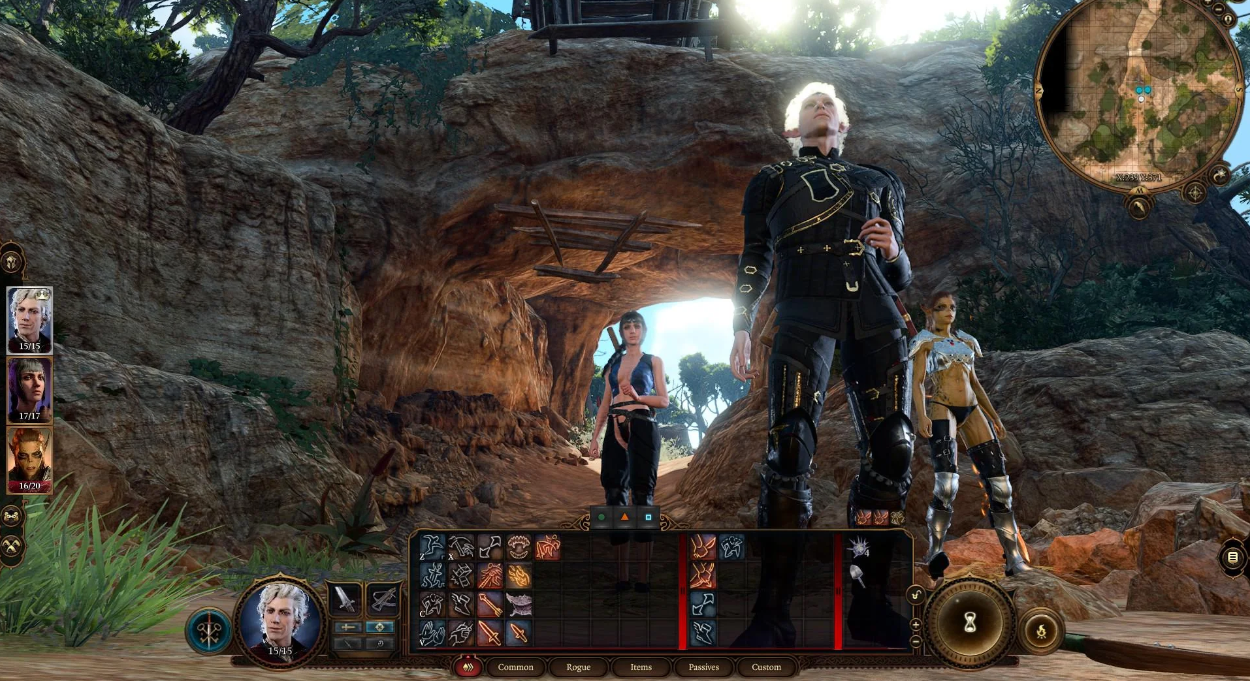Open the journal button on the right edge
Viewport: 1250px width, 681px height.
[1233, 557]
